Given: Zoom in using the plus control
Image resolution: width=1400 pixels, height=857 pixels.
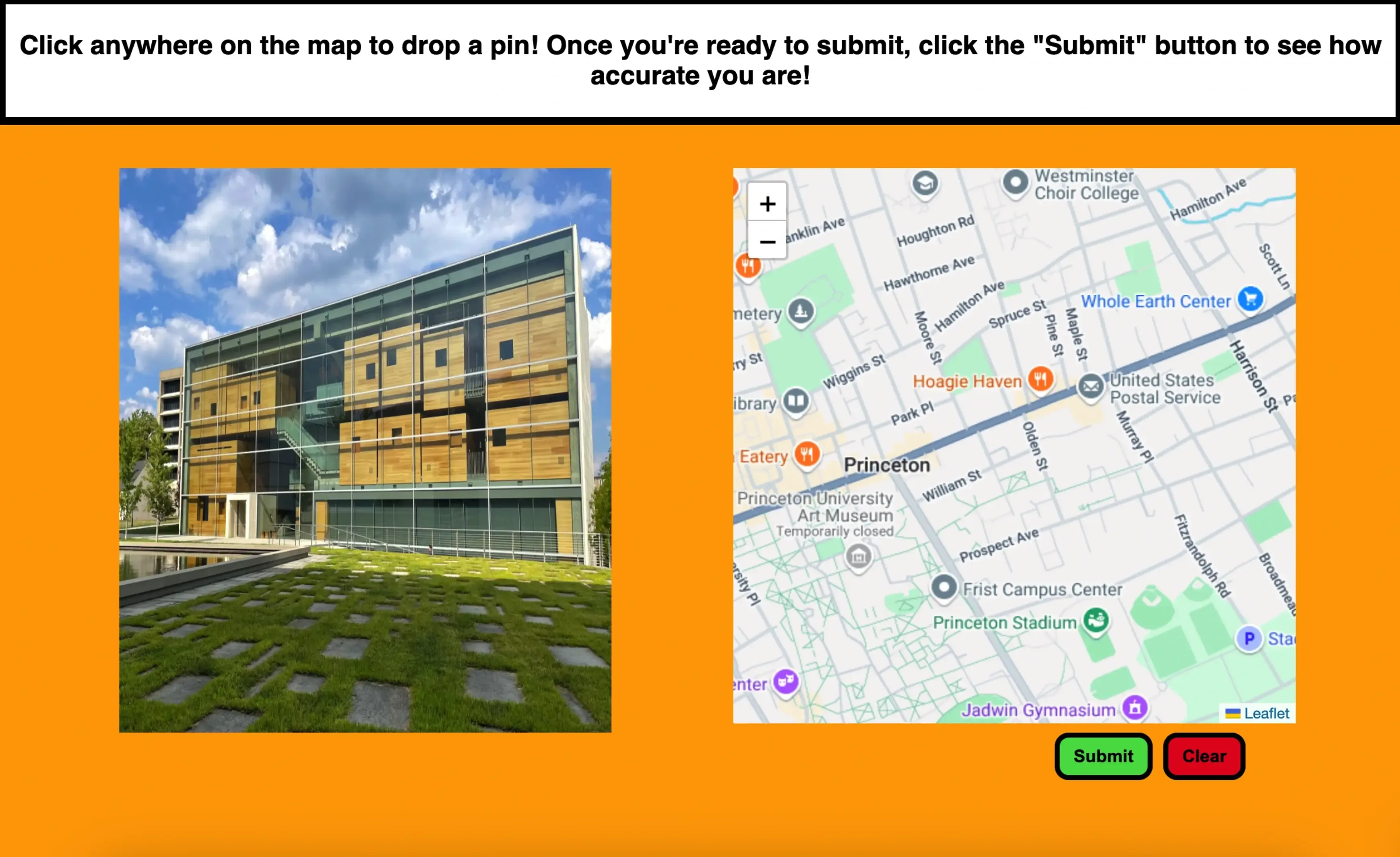Looking at the screenshot, I should tap(768, 204).
